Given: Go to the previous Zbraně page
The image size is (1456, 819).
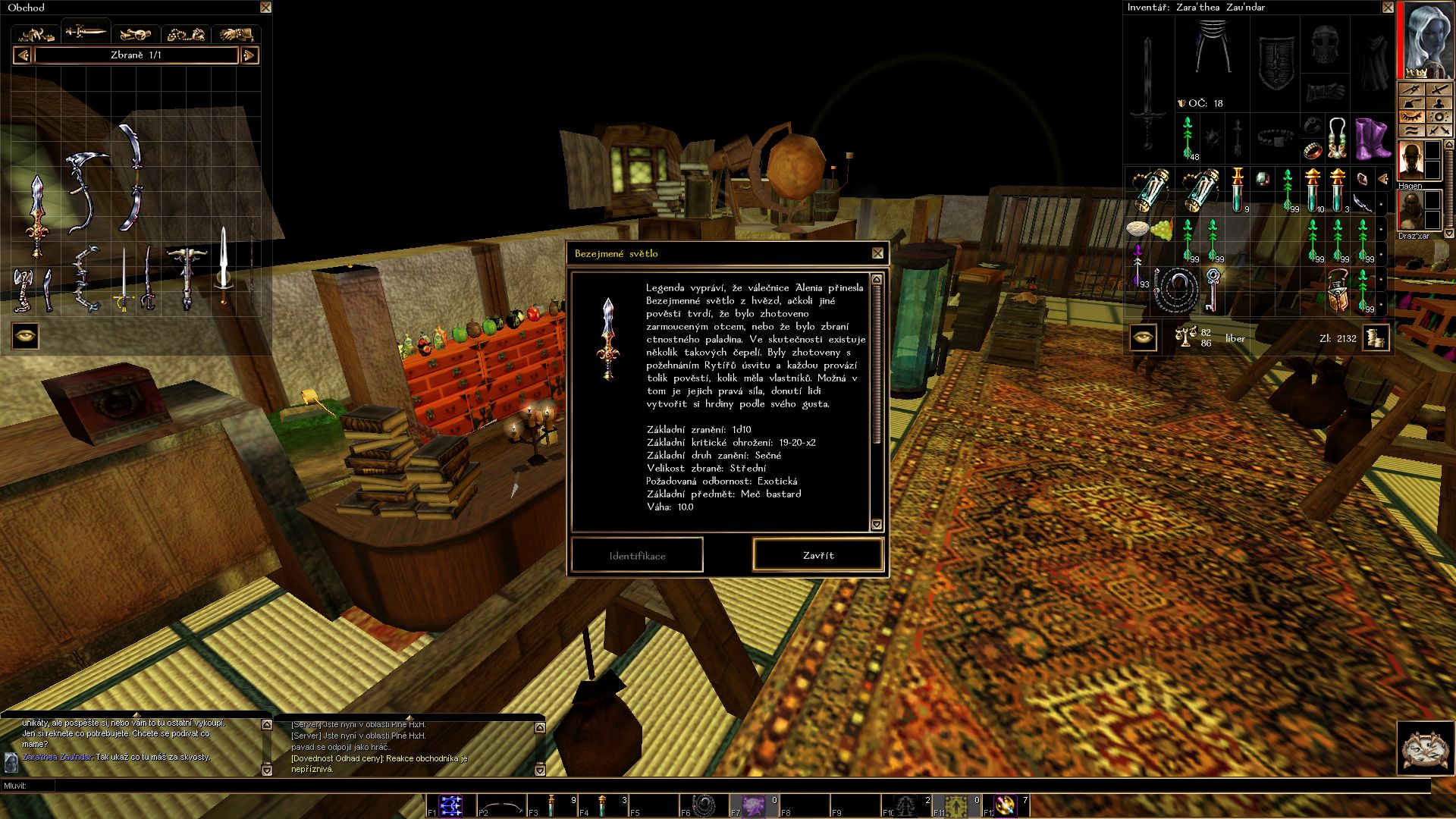Looking at the screenshot, I should [23, 55].
